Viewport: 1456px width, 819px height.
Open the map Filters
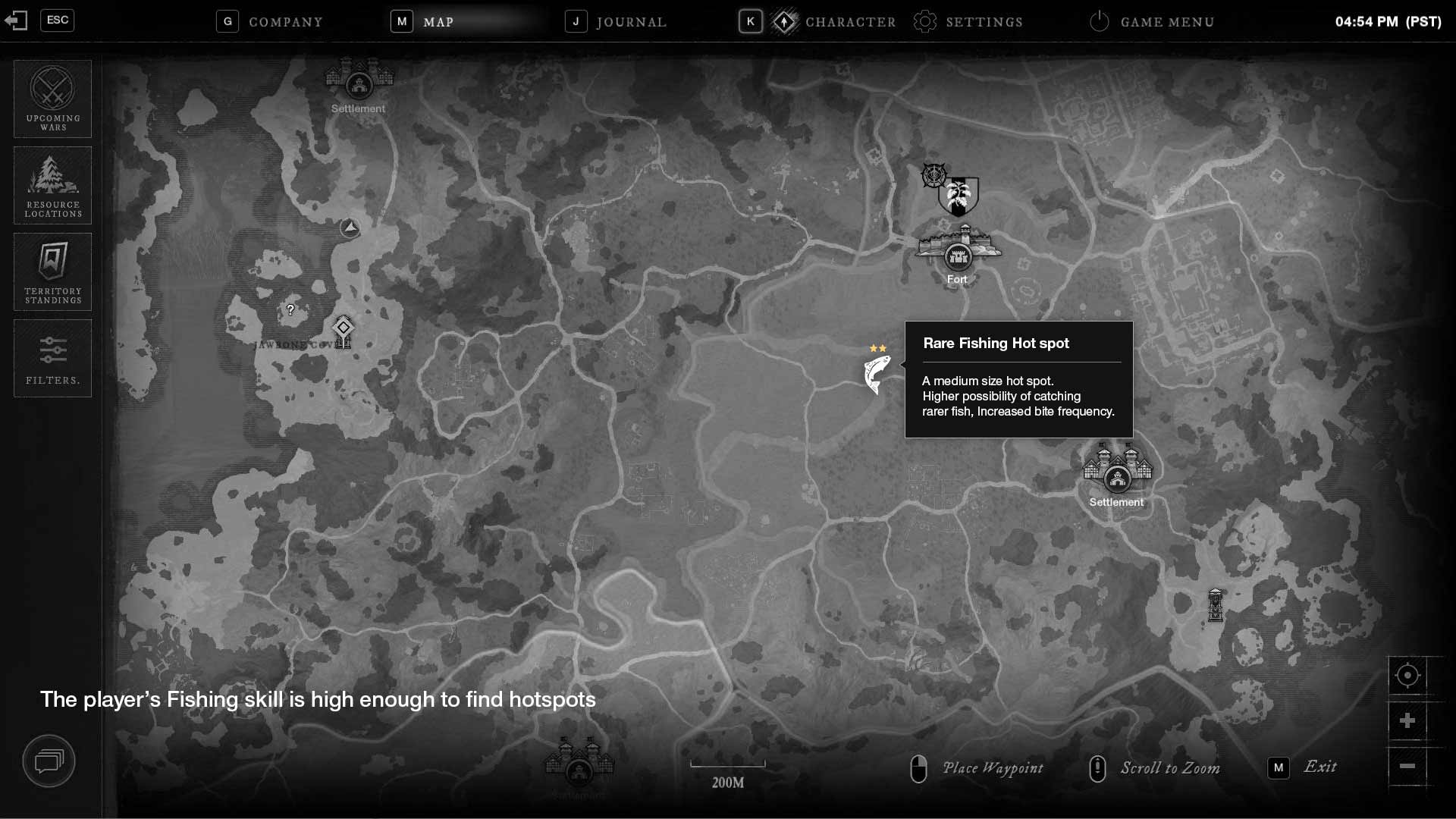52,358
